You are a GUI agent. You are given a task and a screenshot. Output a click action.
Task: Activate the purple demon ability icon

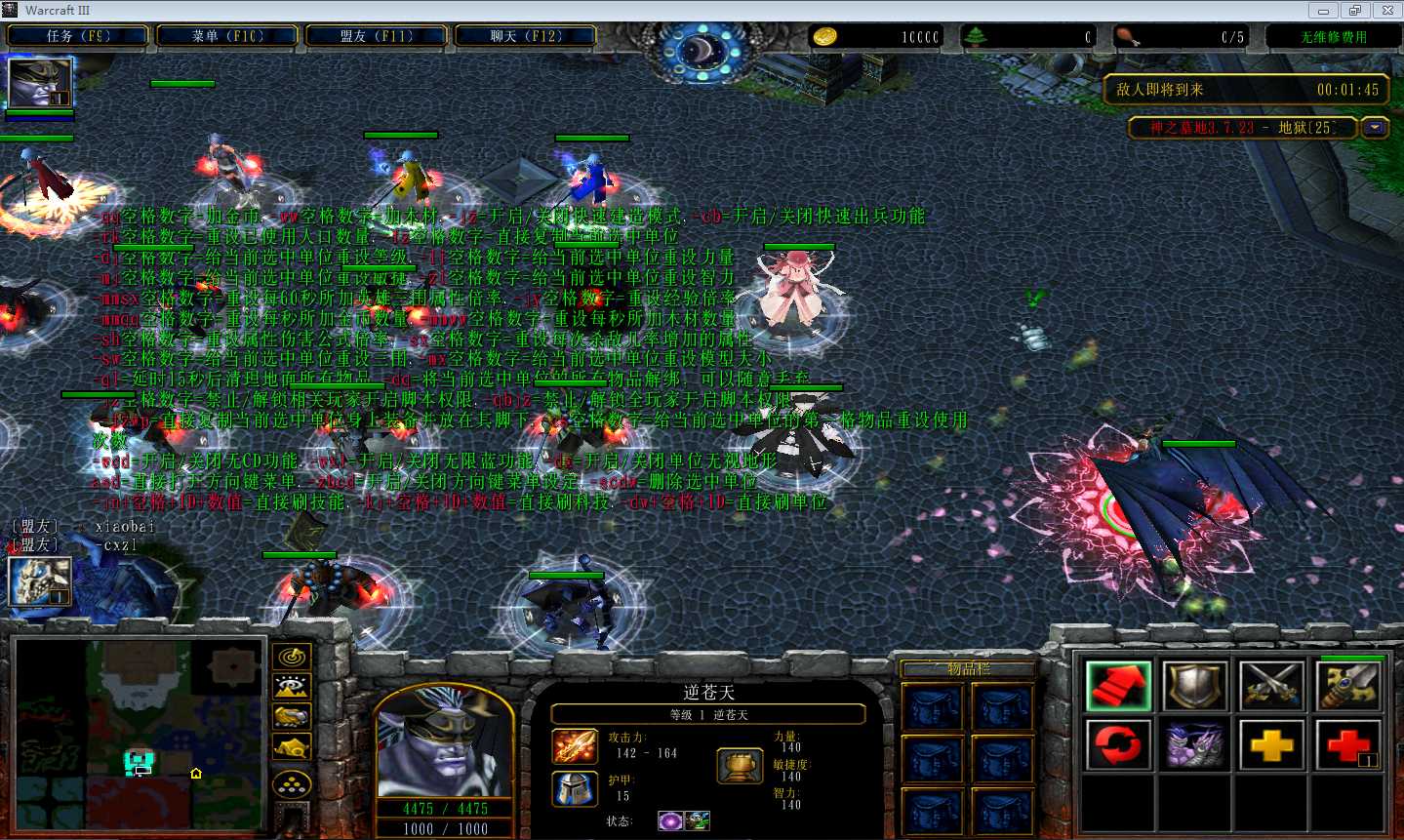click(x=1195, y=746)
